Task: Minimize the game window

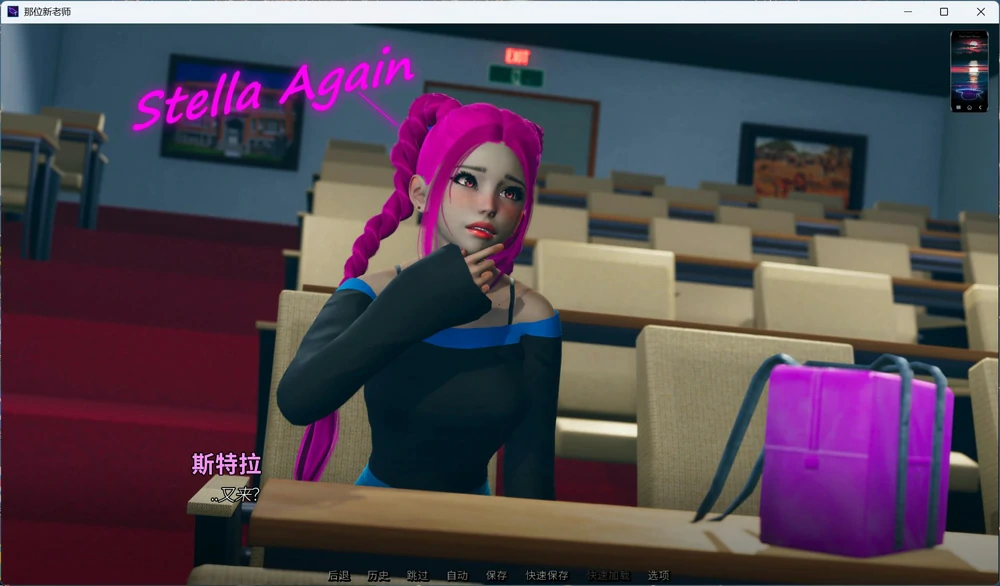Action: click(908, 12)
